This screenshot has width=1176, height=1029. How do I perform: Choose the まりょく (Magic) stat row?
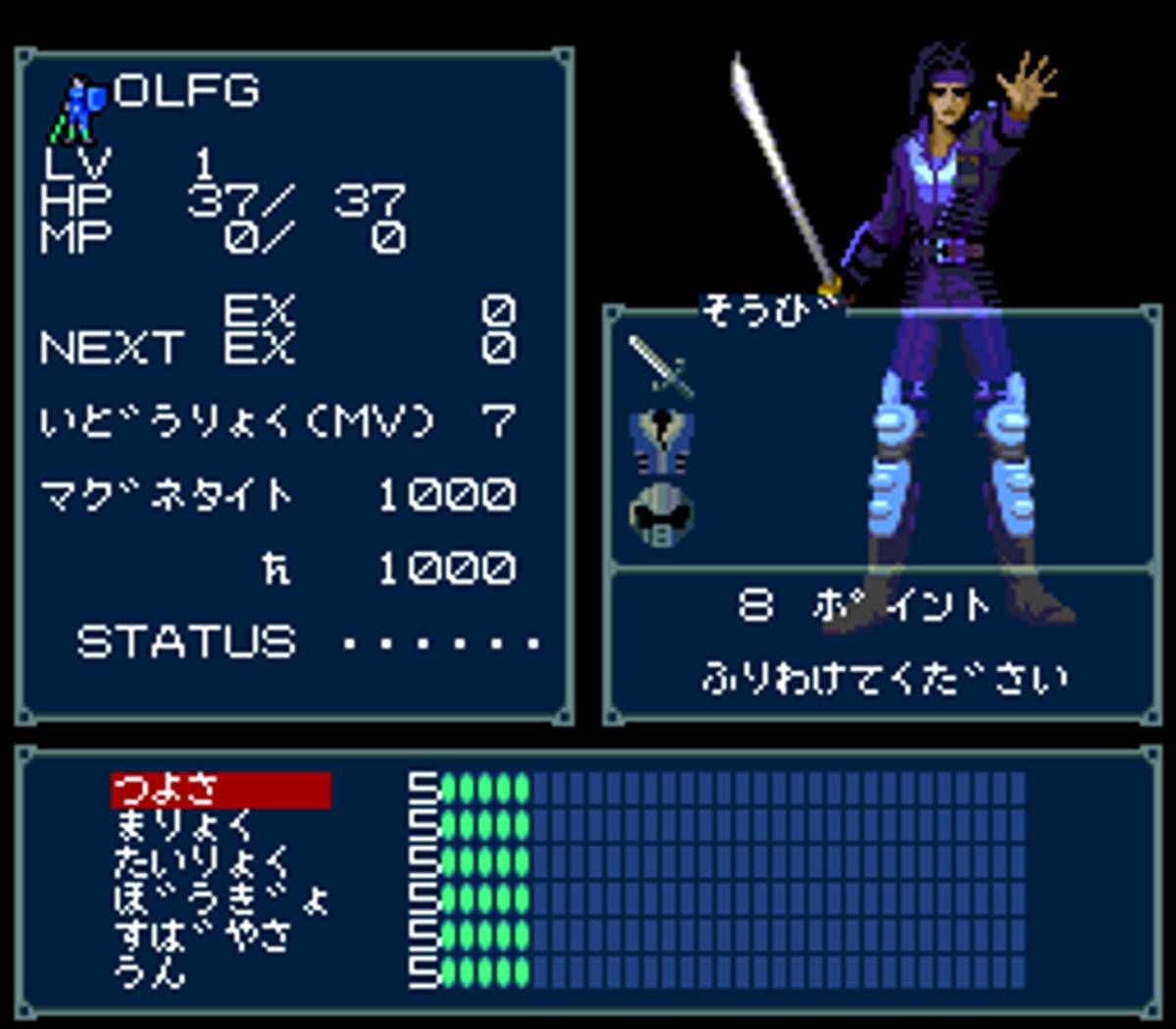click(184, 826)
